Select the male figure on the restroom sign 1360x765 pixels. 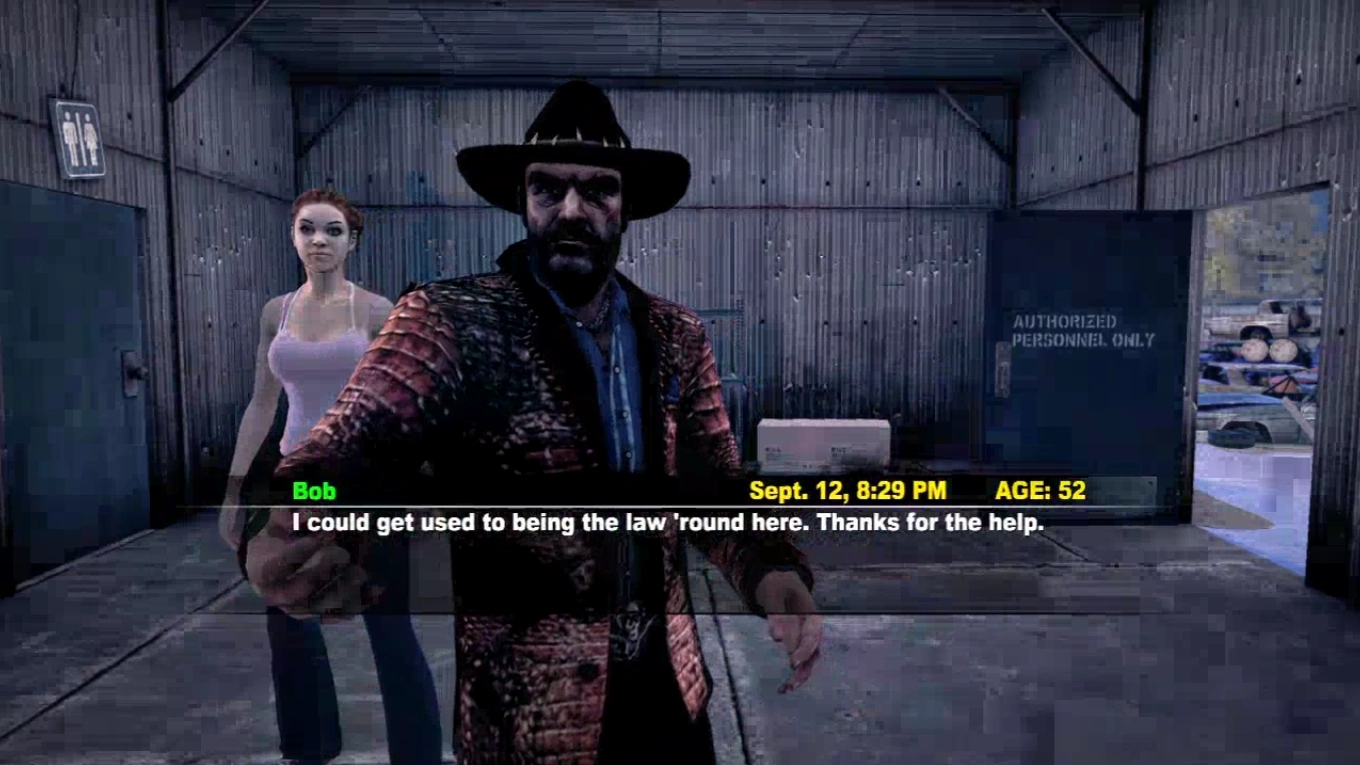69,132
